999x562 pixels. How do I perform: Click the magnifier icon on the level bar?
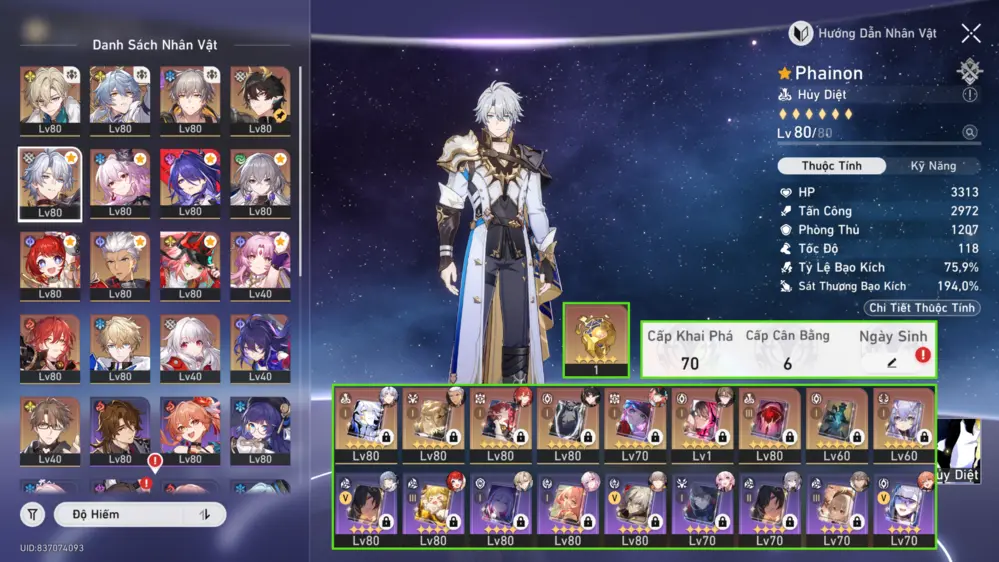click(x=969, y=133)
